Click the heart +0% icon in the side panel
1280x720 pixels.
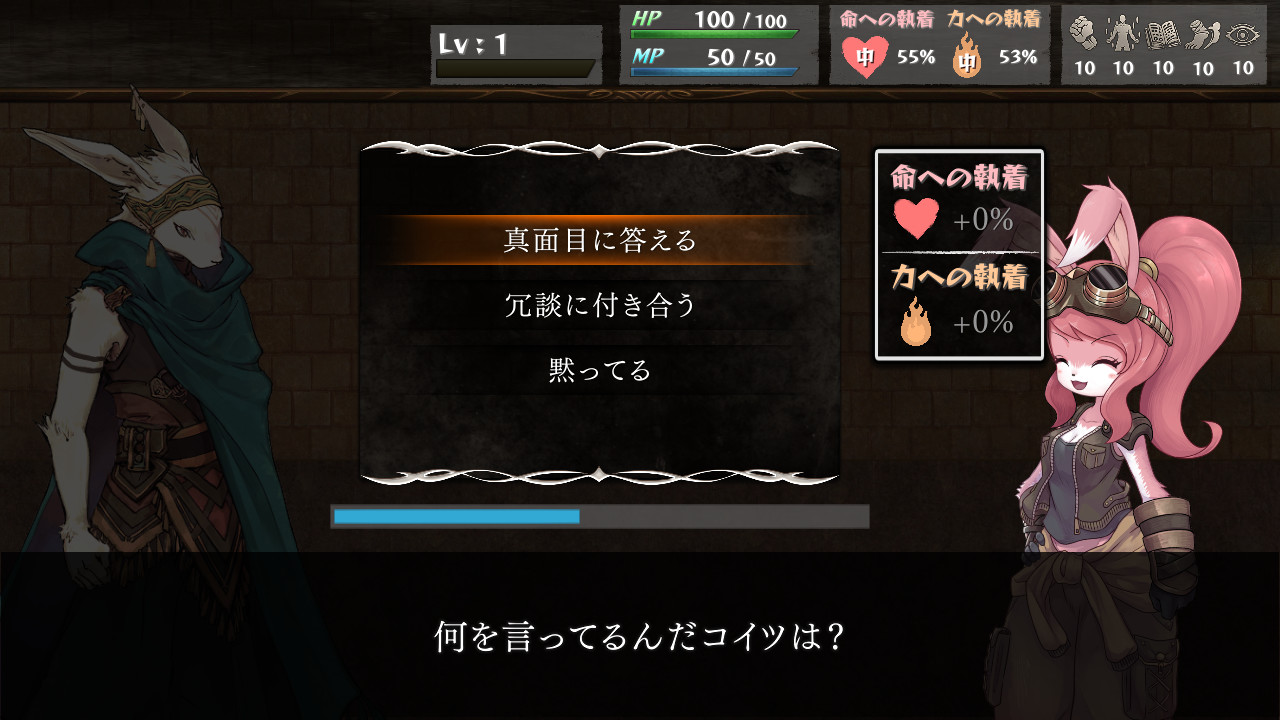click(917, 216)
